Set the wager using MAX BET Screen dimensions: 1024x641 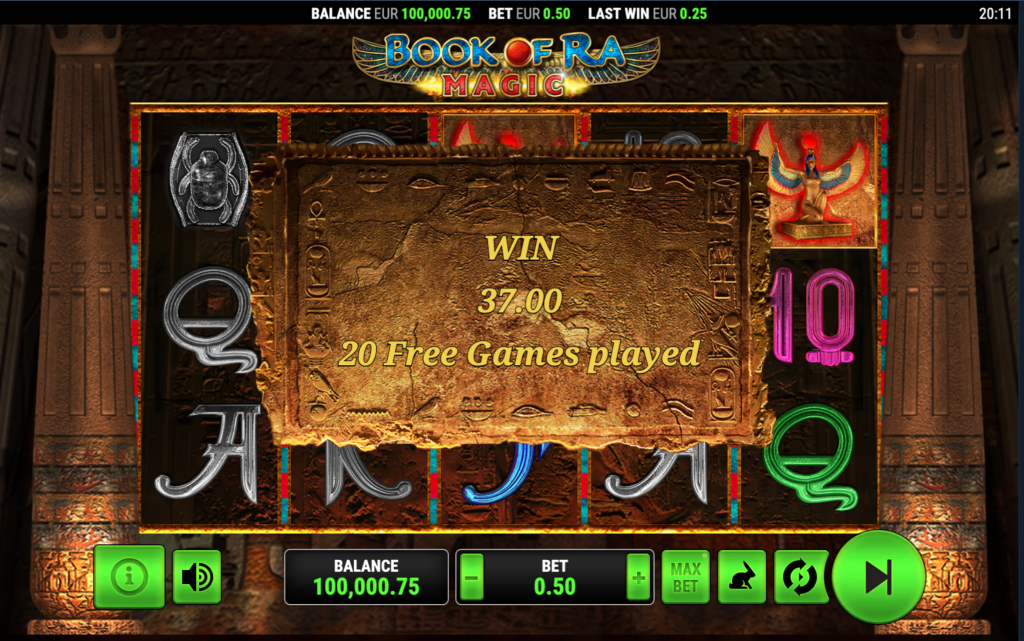pos(685,578)
